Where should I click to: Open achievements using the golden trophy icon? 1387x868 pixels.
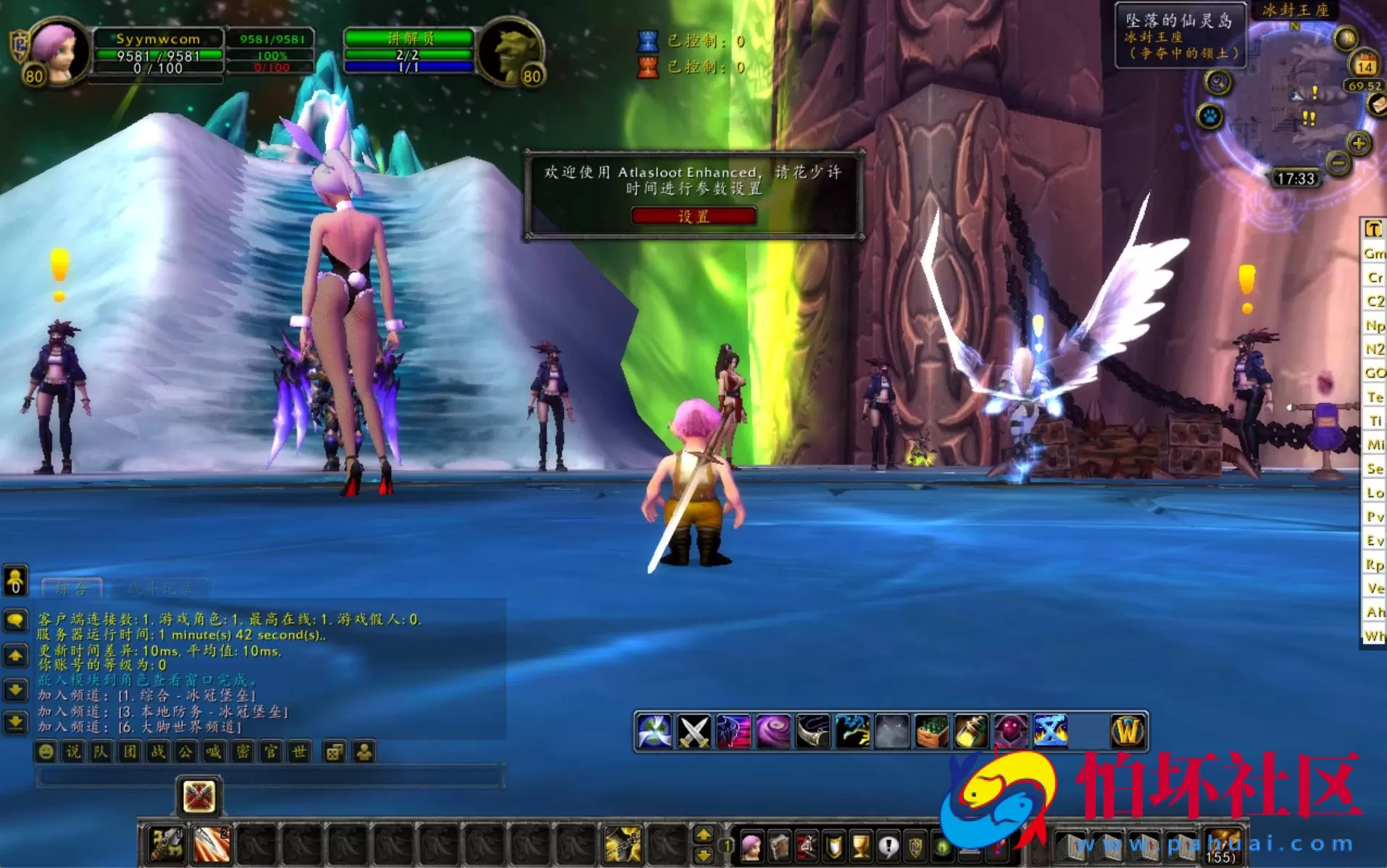(x=859, y=847)
